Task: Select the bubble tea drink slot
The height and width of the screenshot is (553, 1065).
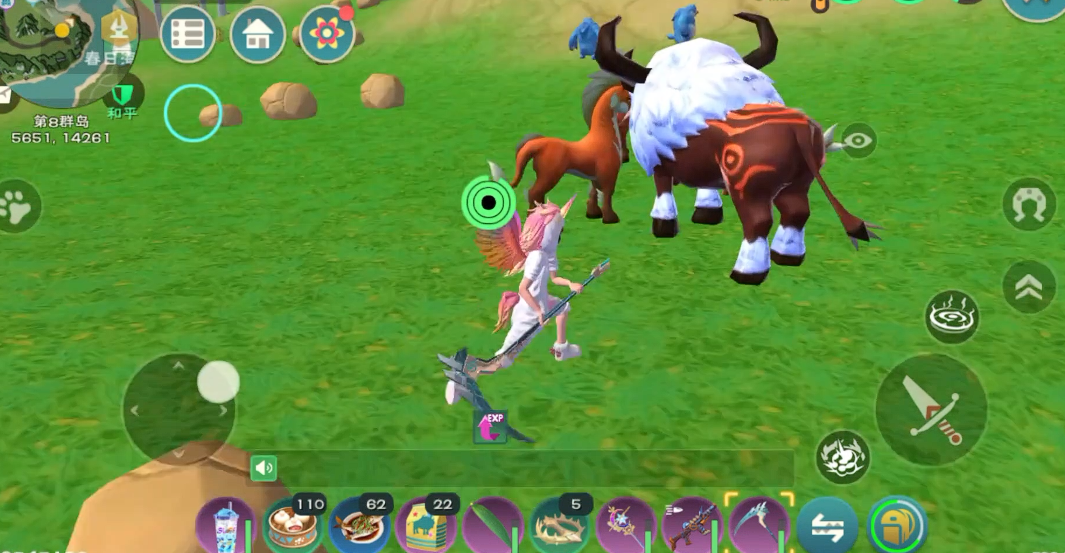Action: 220,526
